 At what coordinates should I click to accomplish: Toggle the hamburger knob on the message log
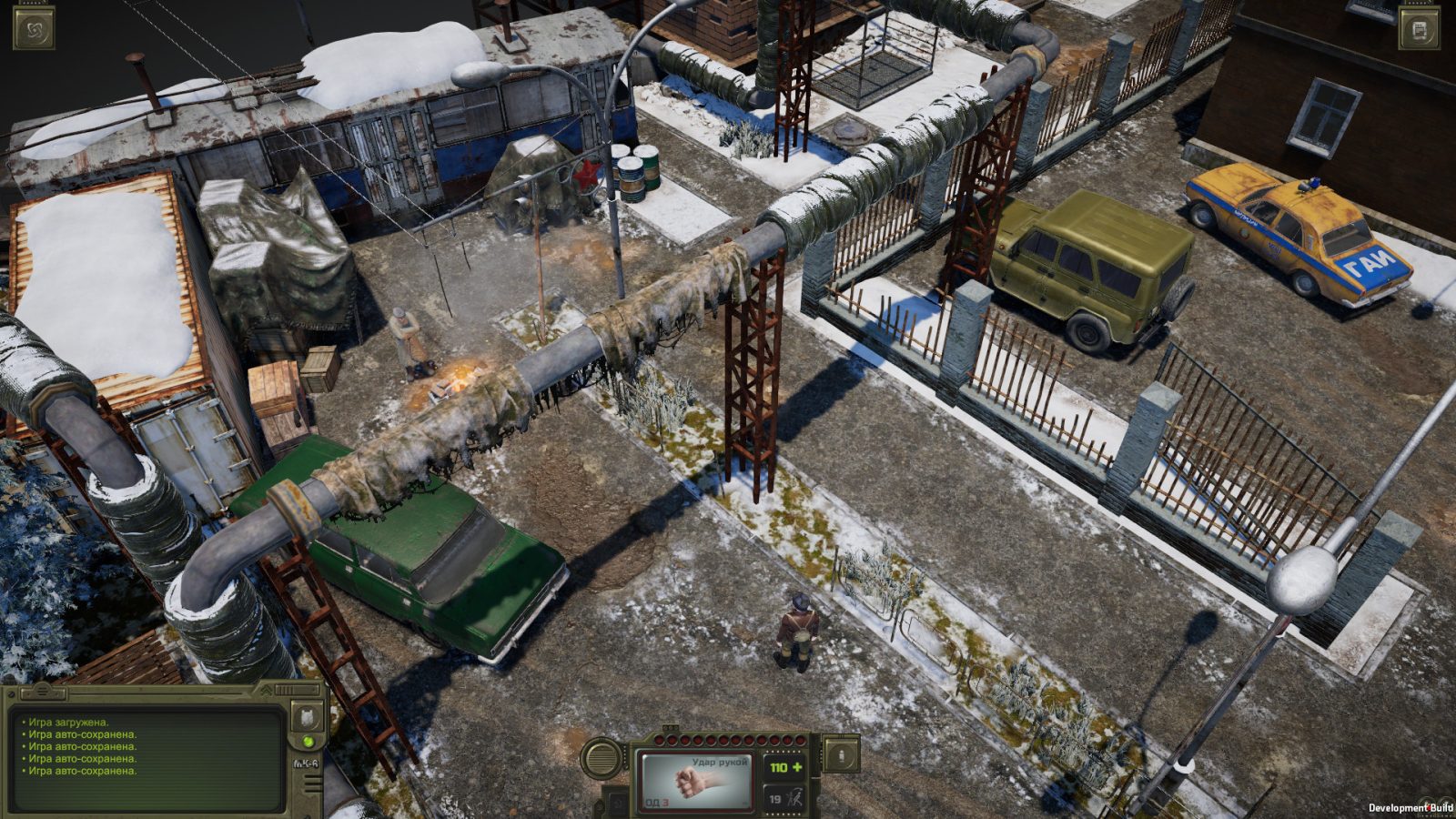pyautogui.click(x=42, y=693)
